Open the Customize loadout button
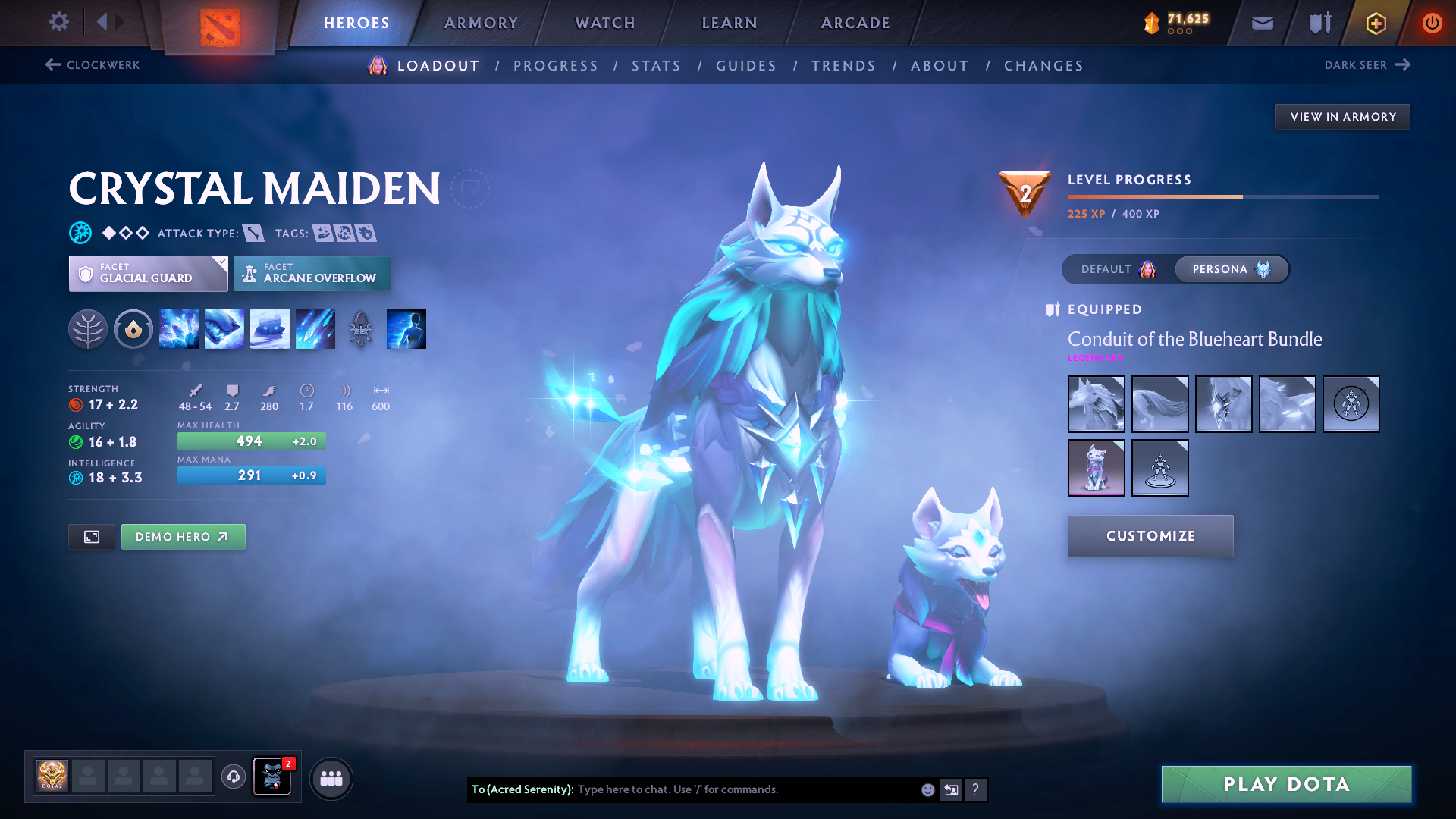Viewport: 1456px width, 819px height. tap(1150, 536)
